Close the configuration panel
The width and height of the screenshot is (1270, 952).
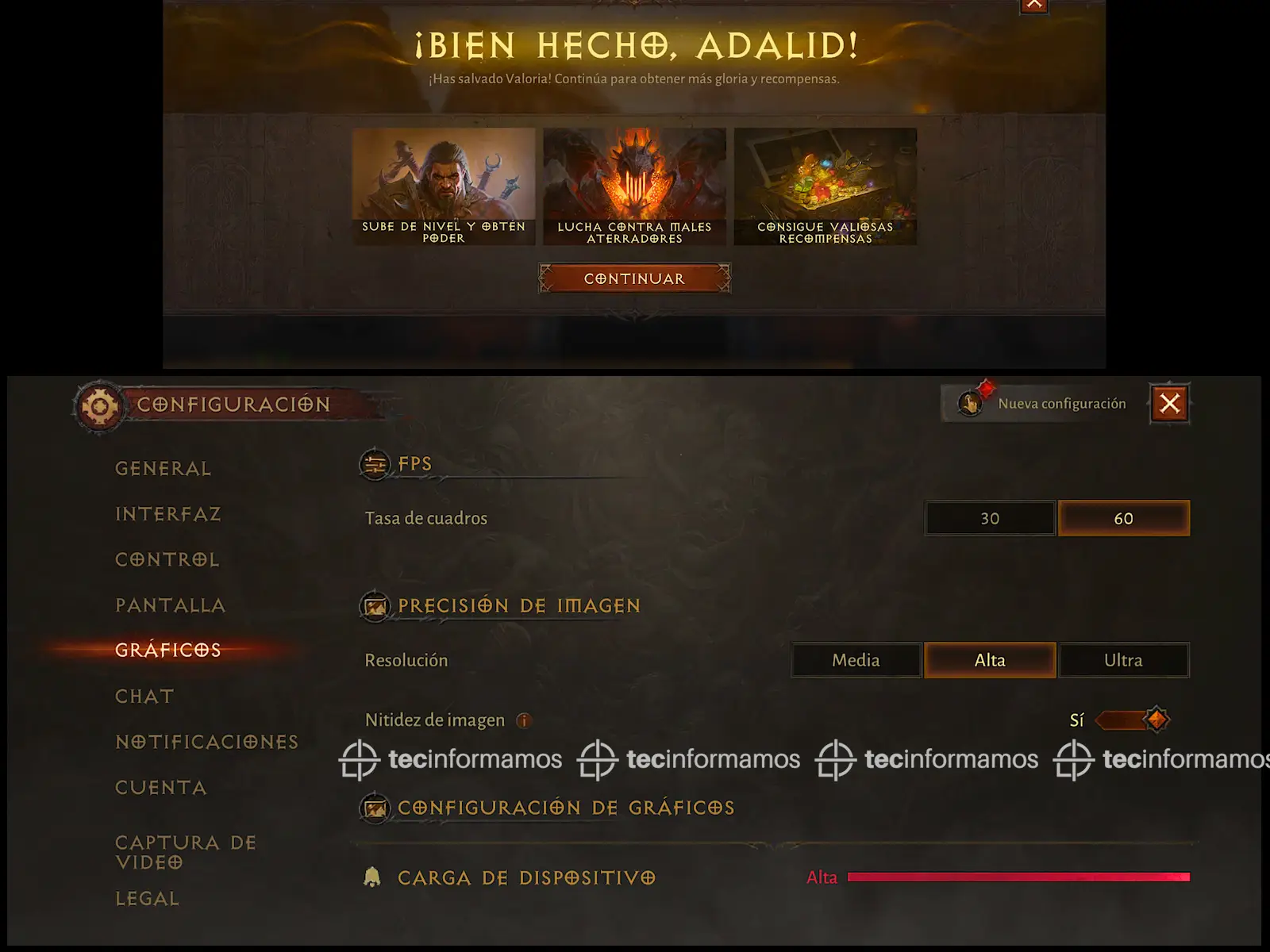tap(1169, 403)
